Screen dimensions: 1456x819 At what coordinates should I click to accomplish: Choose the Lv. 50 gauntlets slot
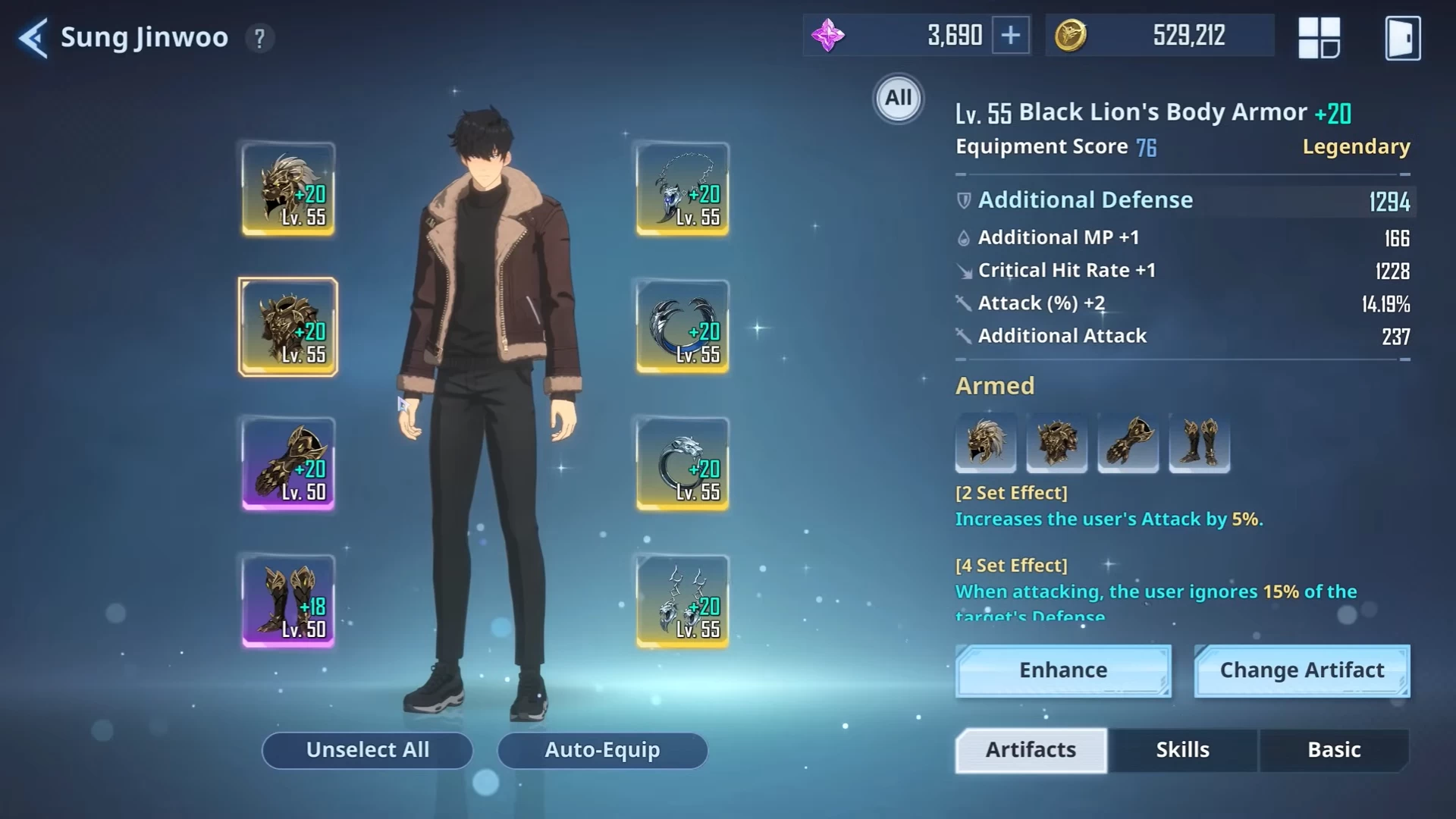tap(288, 464)
